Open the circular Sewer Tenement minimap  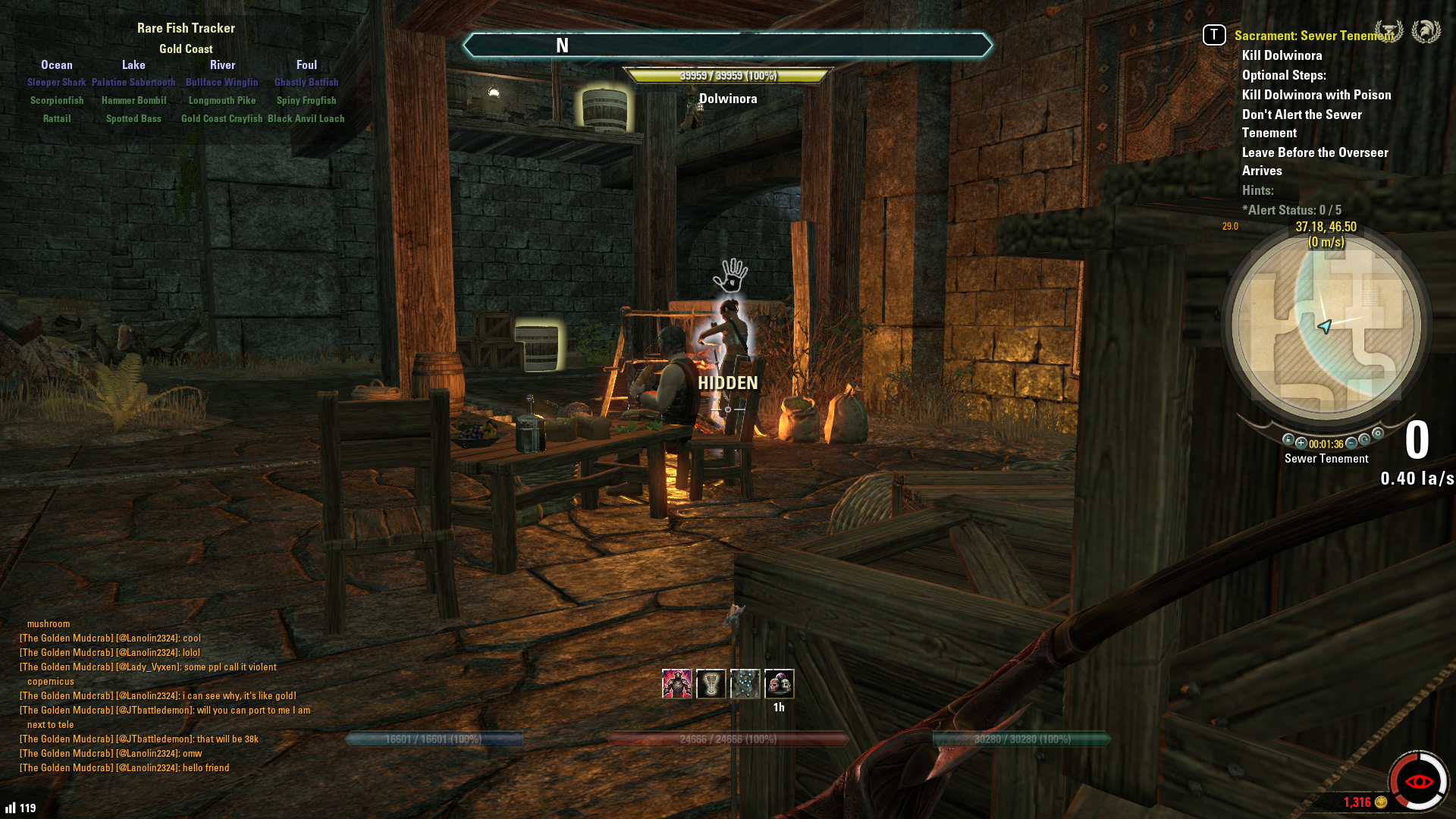point(1326,326)
